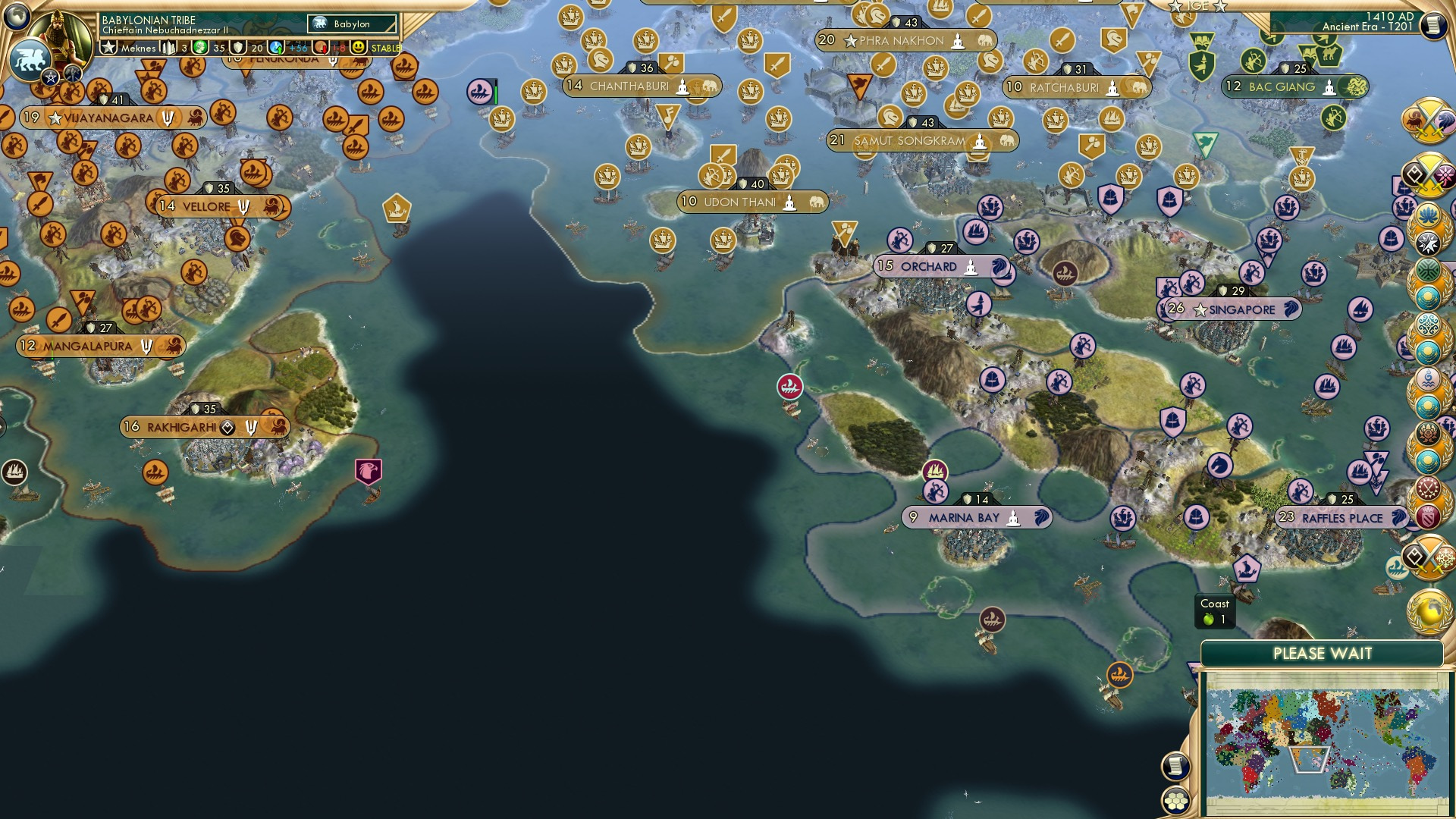Click the star social policies icon under the portrait
The height and width of the screenshot is (819, 1456).
click(49, 76)
